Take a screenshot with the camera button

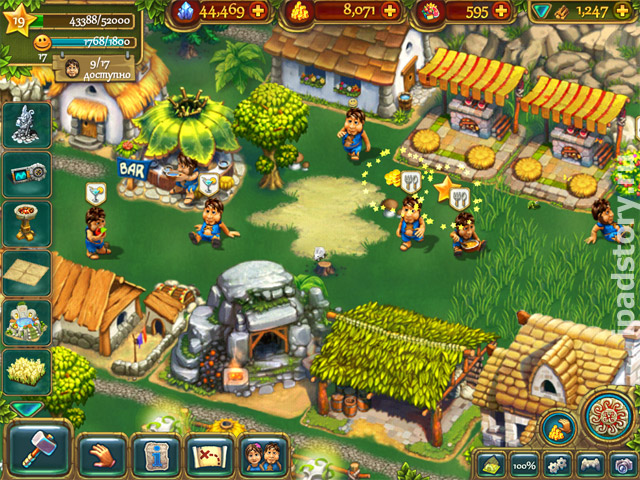[622, 466]
